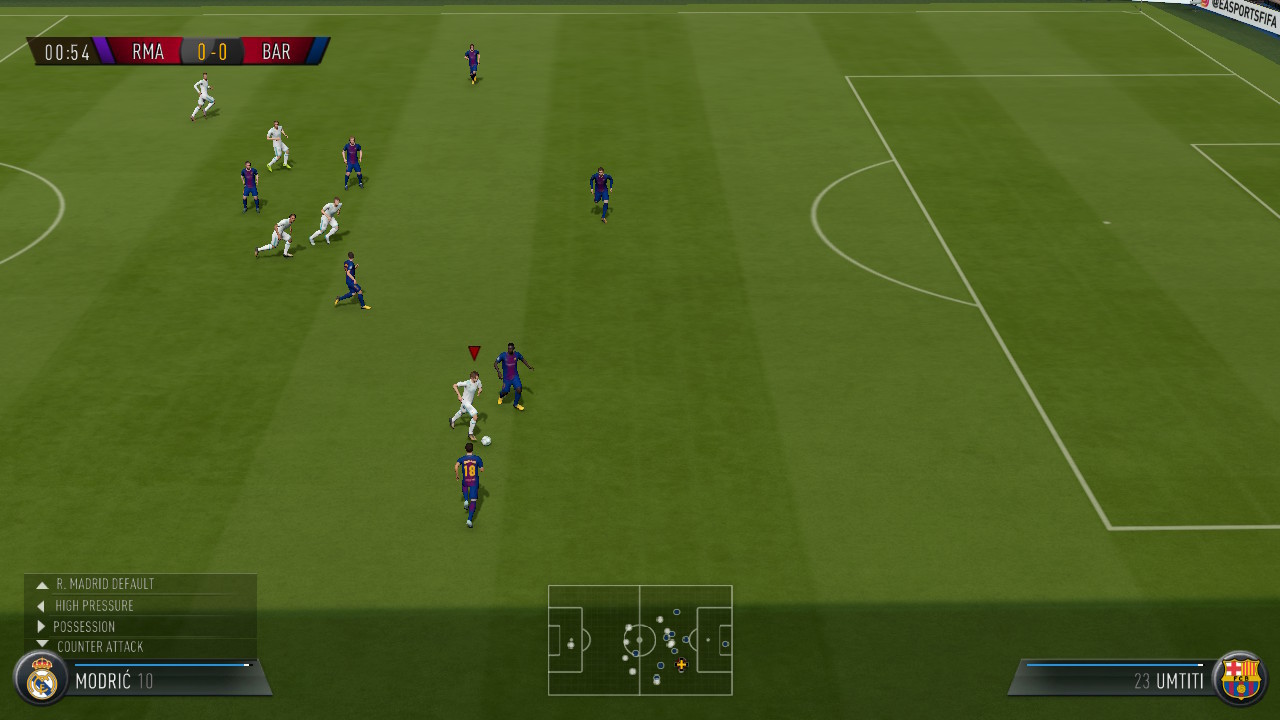Viewport: 1280px width, 720px height.
Task: Switch to the Possession tactic
Action: 84,627
